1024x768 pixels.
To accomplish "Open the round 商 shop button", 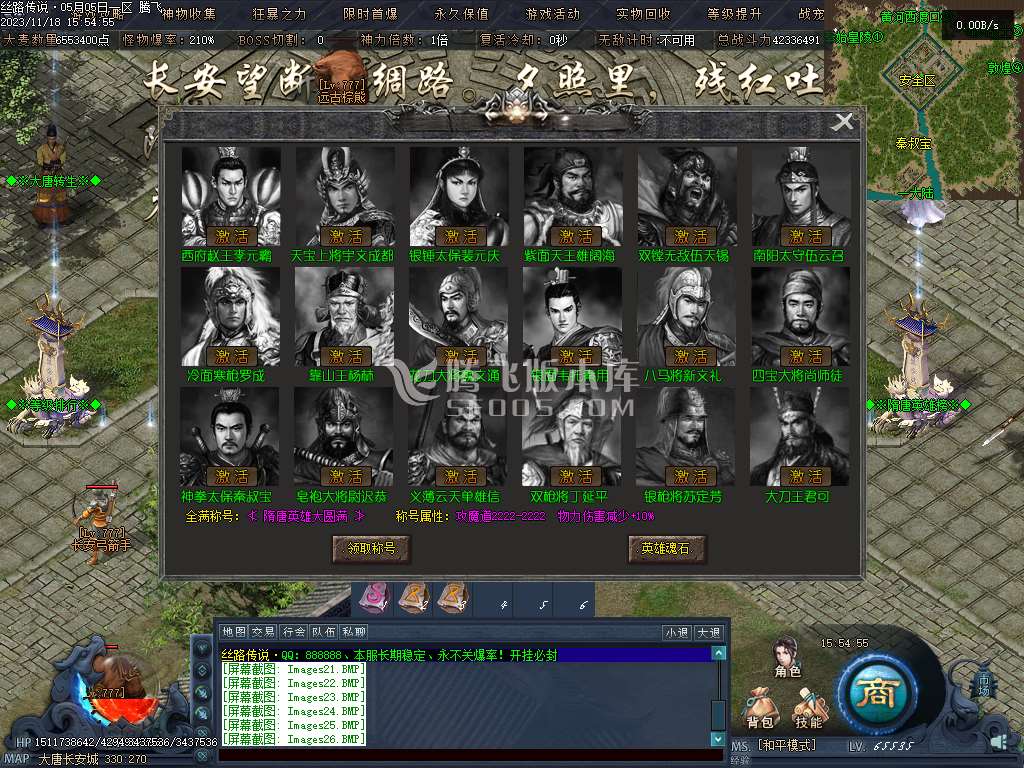I will (x=877, y=694).
